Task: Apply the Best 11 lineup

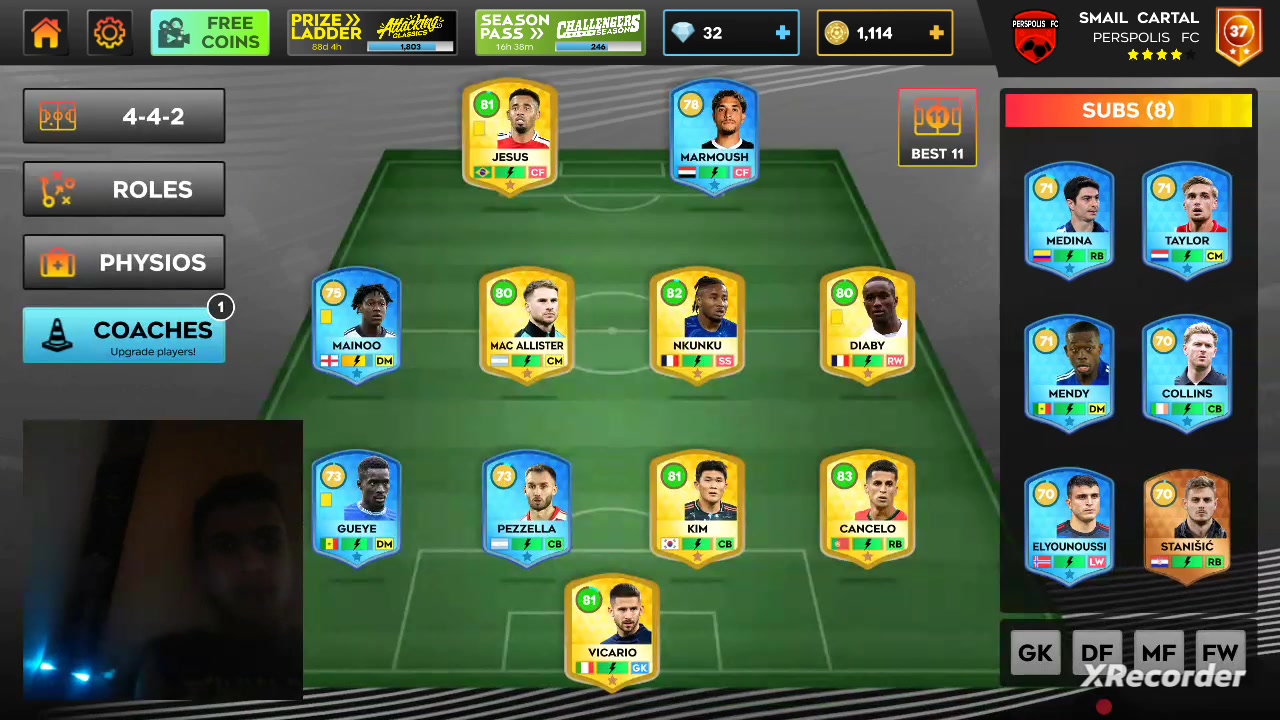Action: (x=937, y=127)
